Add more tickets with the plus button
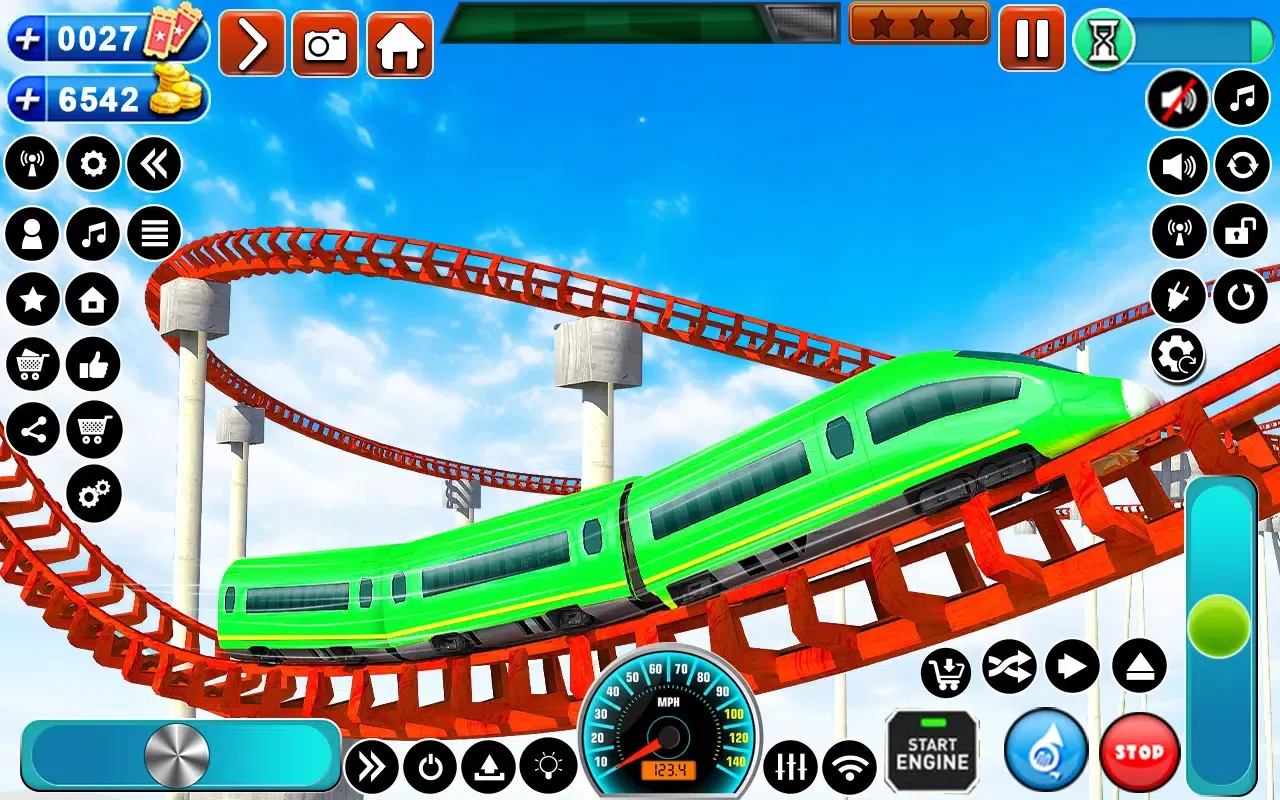Image resolution: width=1280 pixels, height=800 pixels. [x=27, y=39]
